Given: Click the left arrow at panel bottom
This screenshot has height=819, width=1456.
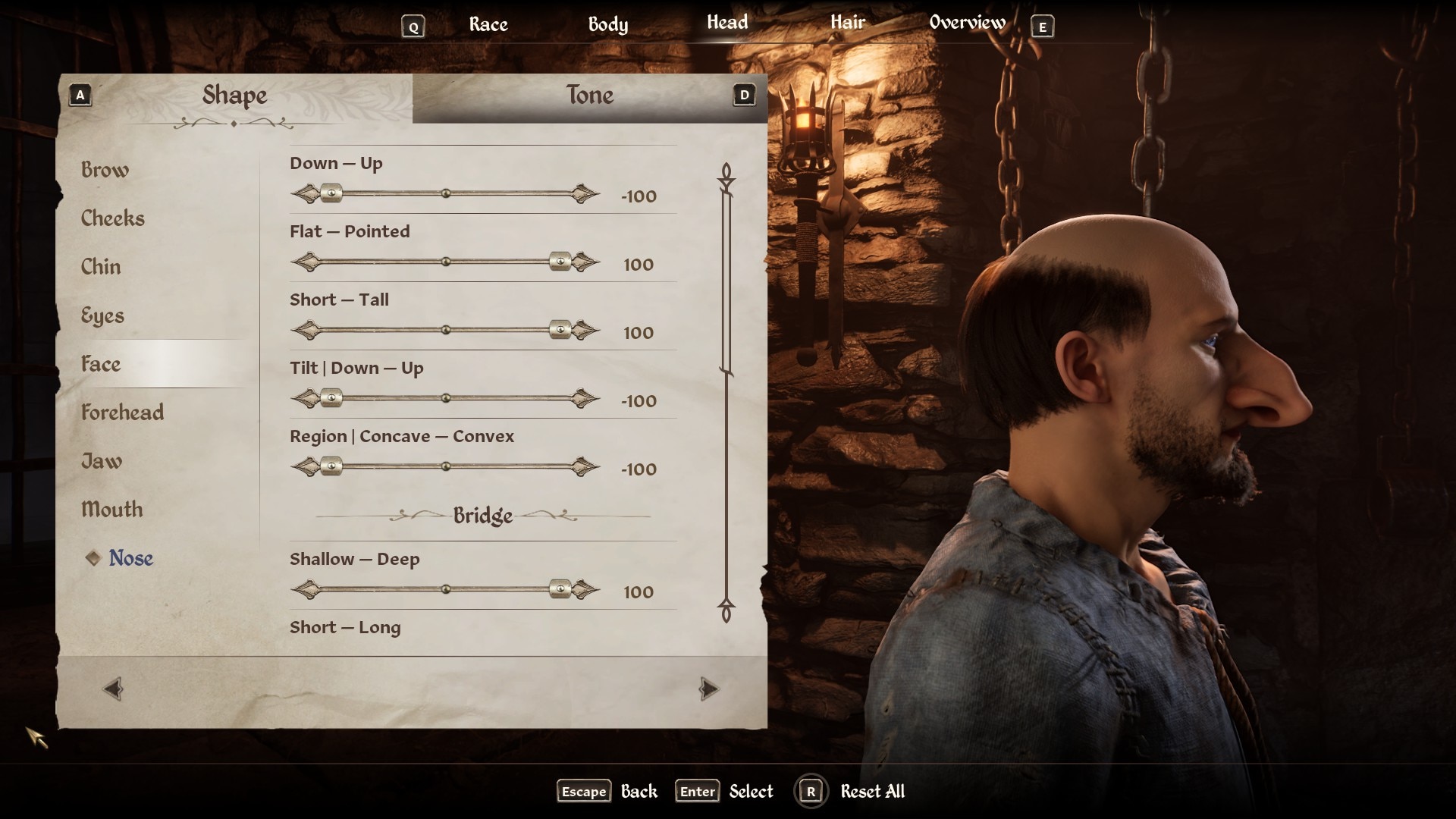Looking at the screenshot, I should (x=113, y=689).
